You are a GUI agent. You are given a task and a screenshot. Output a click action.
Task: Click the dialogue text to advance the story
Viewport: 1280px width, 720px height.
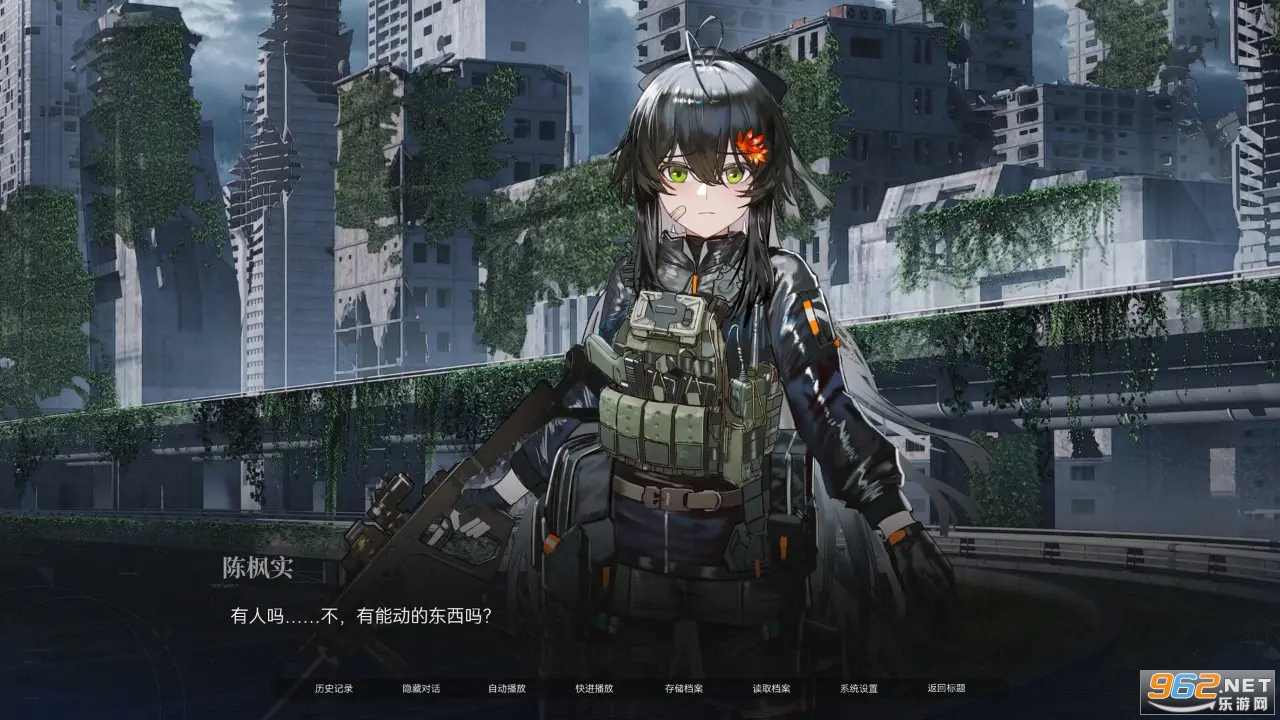(x=360, y=615)
